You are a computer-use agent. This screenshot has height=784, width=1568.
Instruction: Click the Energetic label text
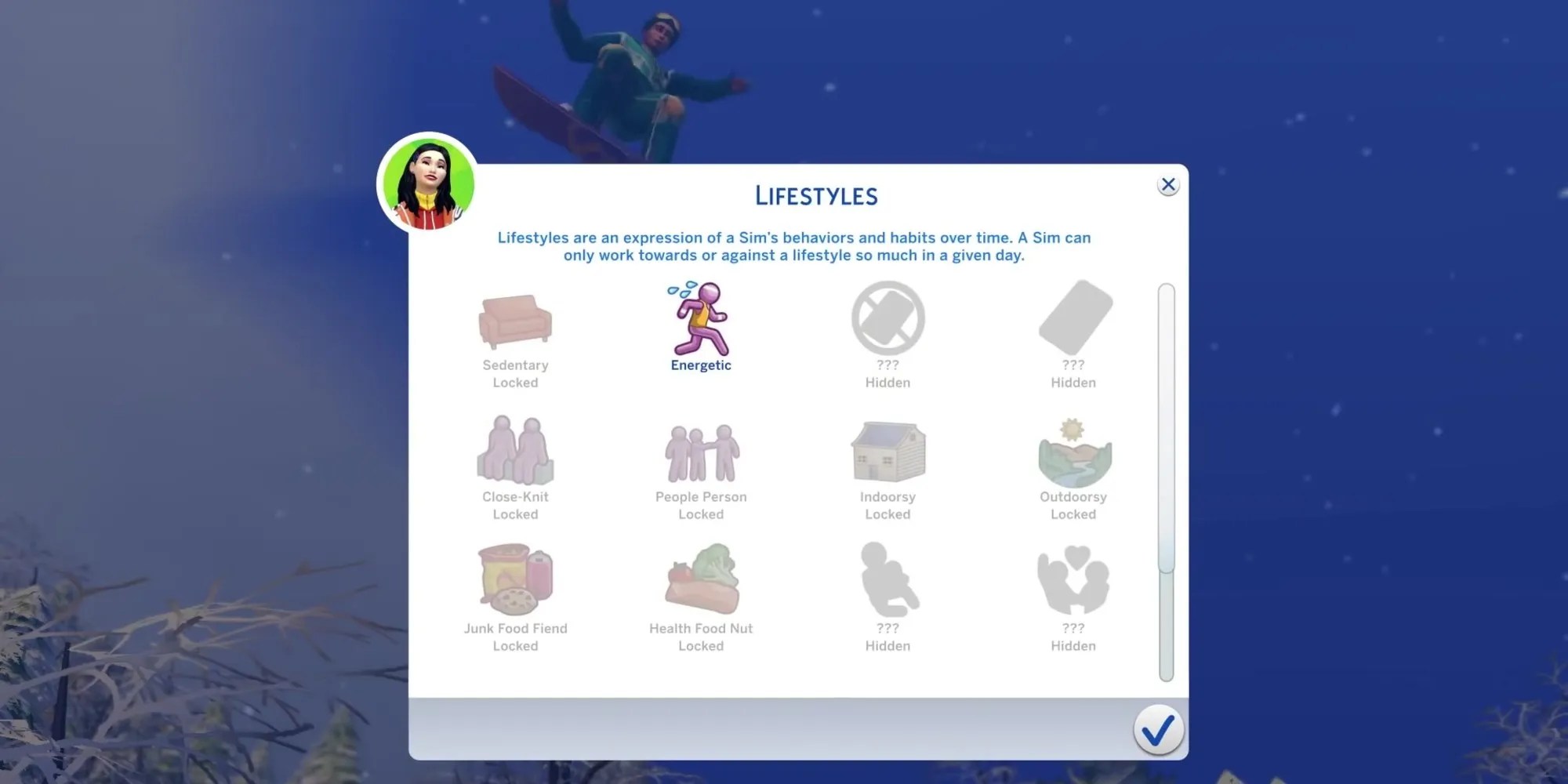click(x=700, y=365)
